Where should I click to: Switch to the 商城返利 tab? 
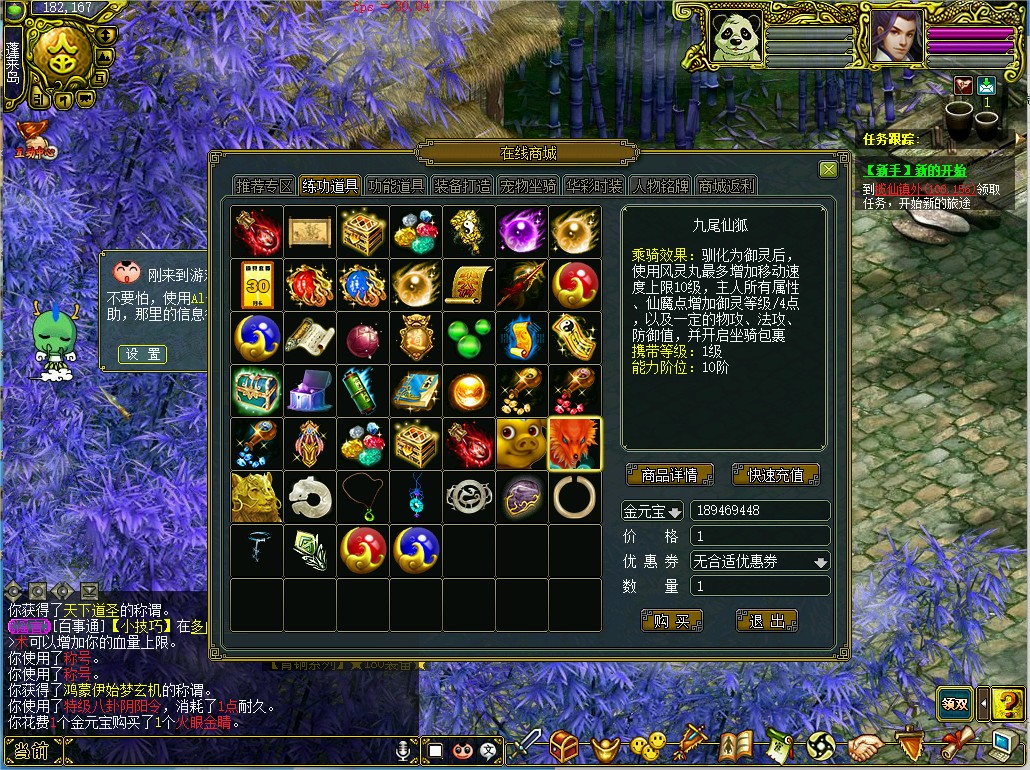(x=727, y=186)
